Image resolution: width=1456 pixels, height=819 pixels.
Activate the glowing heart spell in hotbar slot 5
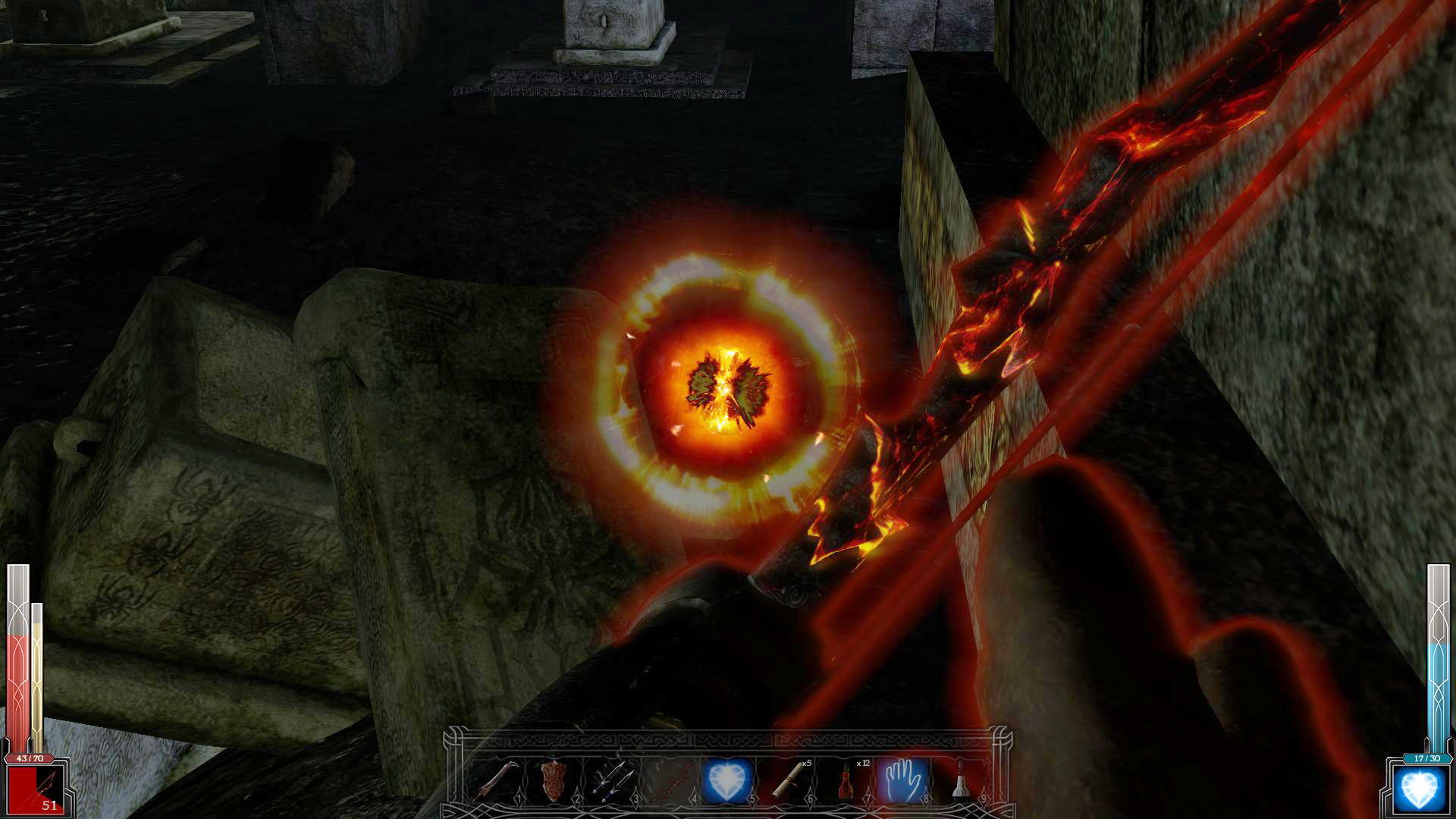pos(727,780)
